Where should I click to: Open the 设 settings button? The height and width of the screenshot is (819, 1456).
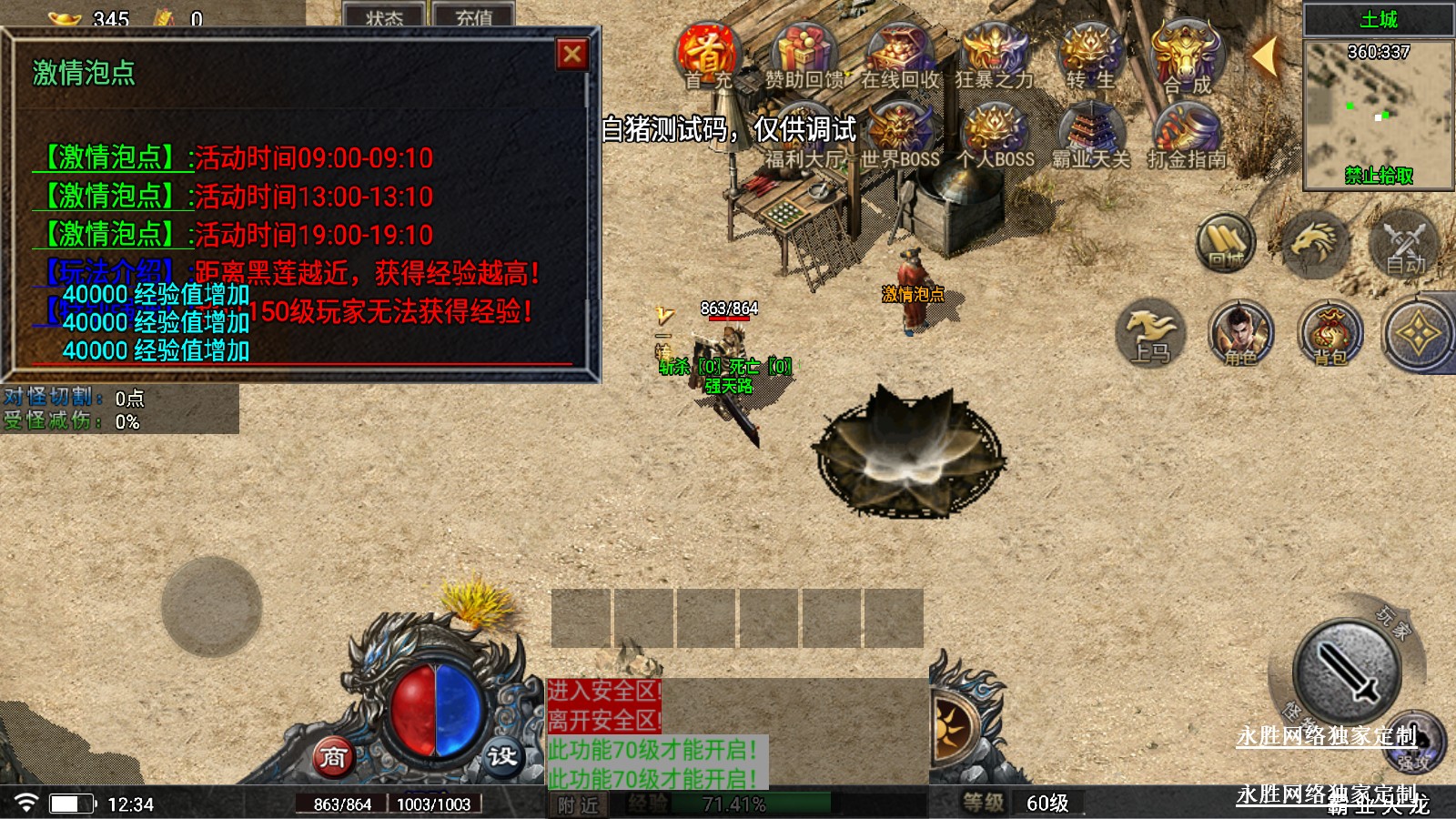501,757
